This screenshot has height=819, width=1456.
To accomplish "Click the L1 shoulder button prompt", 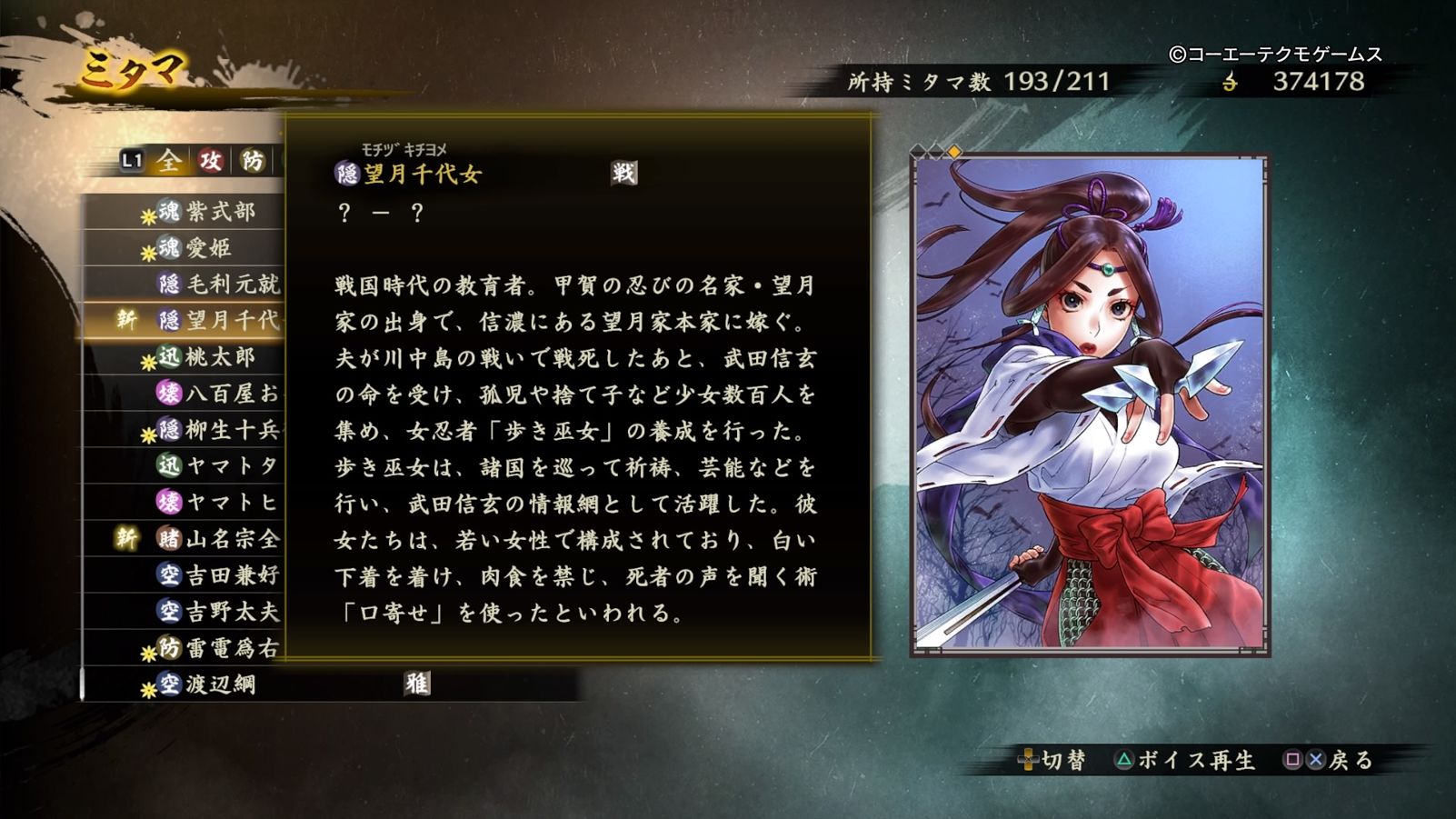I will 130,160.
